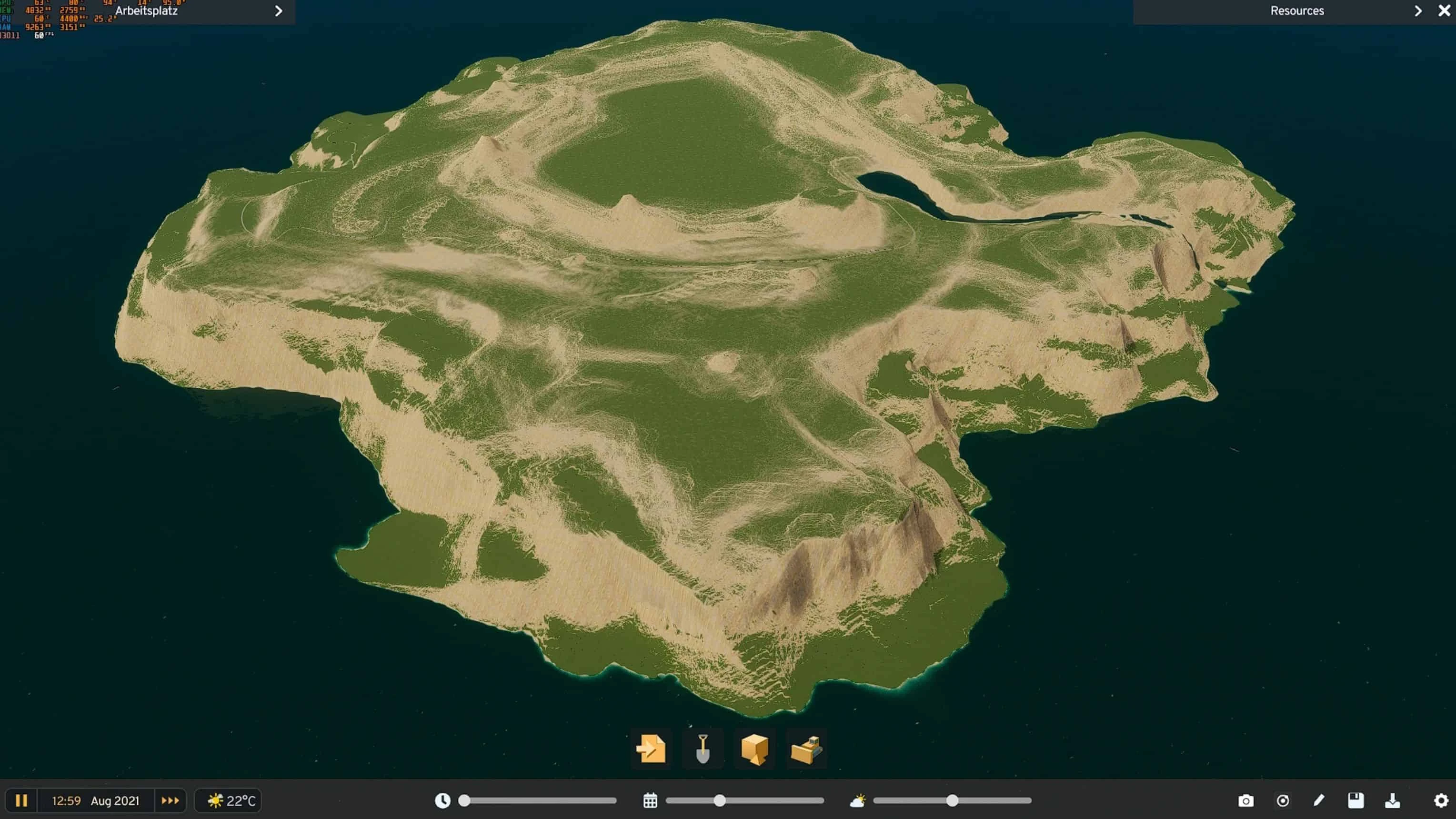This screenshot has height=819, width=1456.
Task: Click the download icon in the bottom bar
Action: pyautogui.click(x=1392, y=800)
